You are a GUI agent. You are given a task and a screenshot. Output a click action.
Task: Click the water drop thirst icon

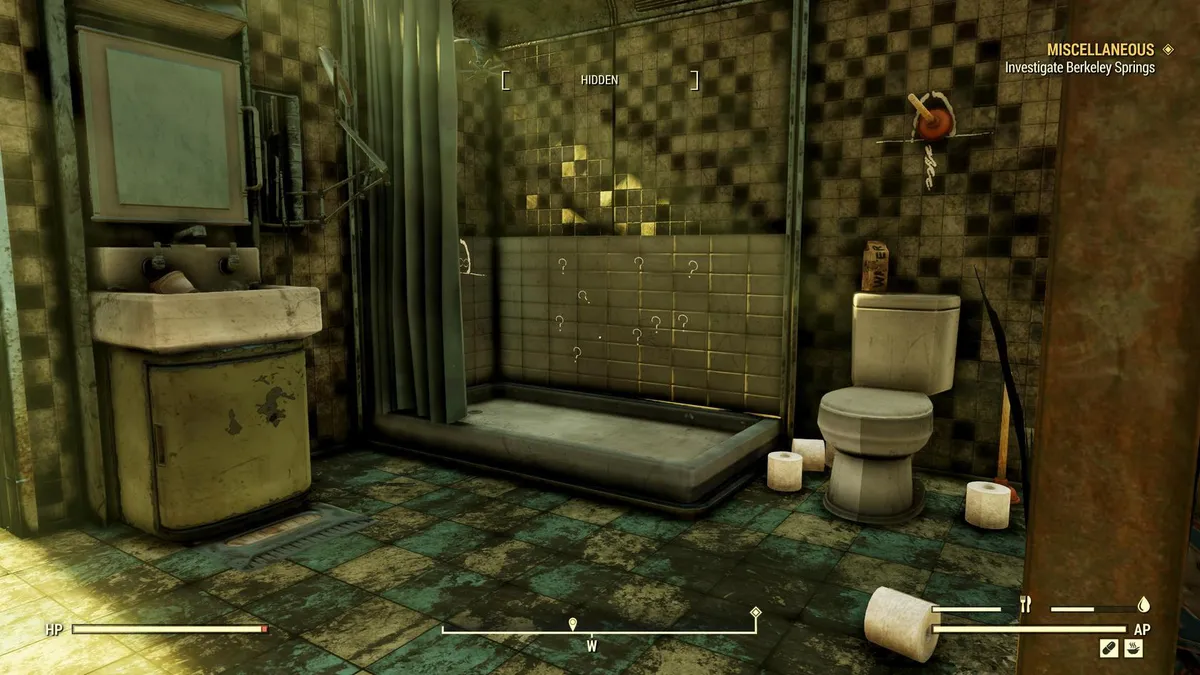1144,604
